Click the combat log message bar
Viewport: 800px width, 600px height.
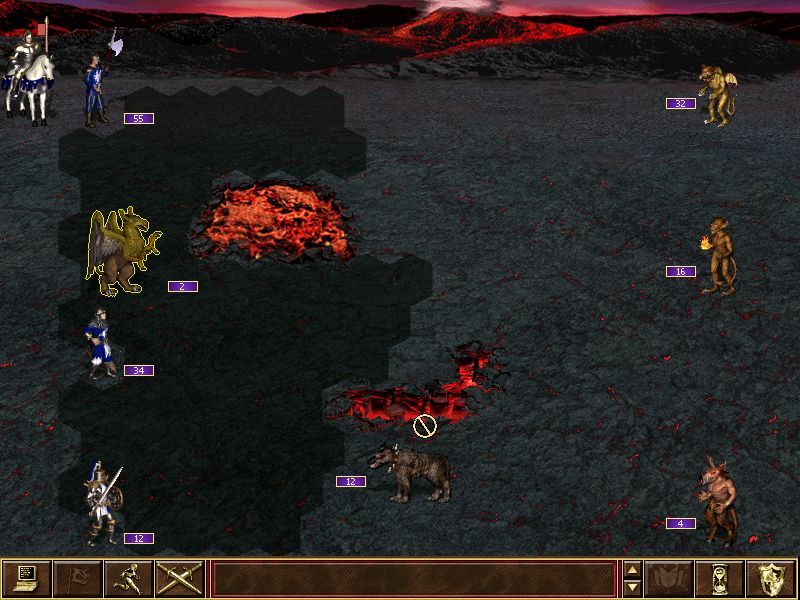click(413, 578)
